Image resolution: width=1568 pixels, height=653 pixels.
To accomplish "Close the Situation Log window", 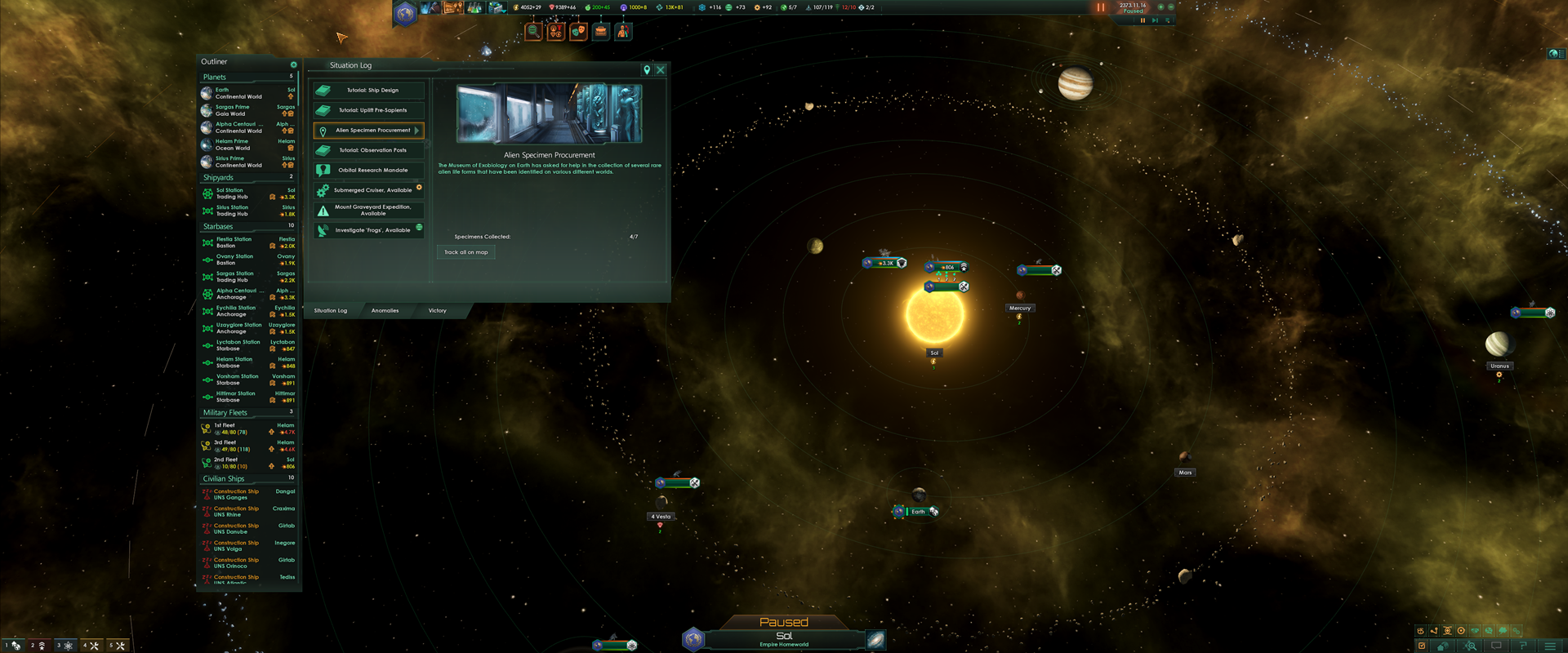I will 661,70.
